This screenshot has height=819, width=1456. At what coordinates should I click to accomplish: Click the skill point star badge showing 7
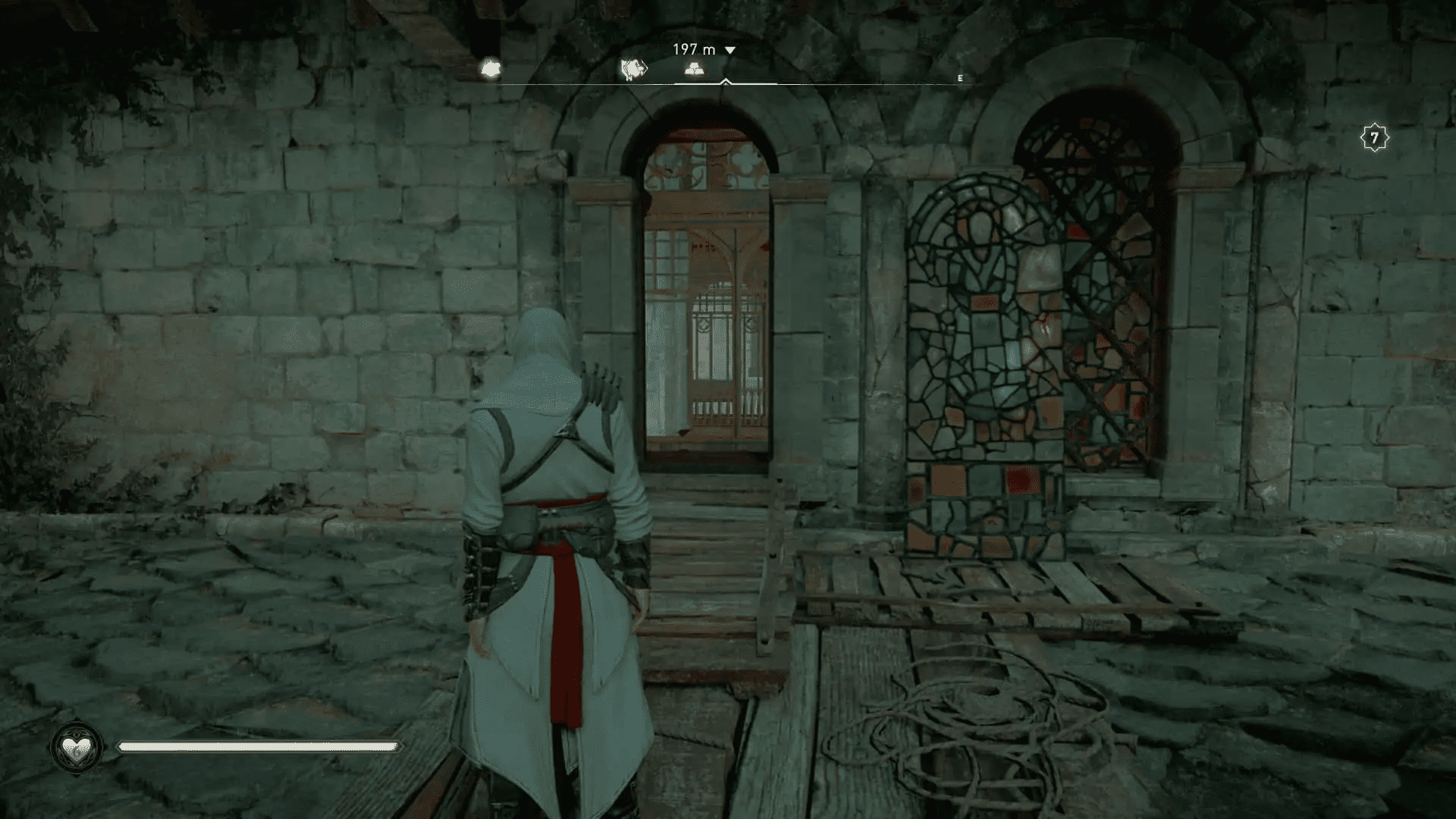tap(1375, 136)
